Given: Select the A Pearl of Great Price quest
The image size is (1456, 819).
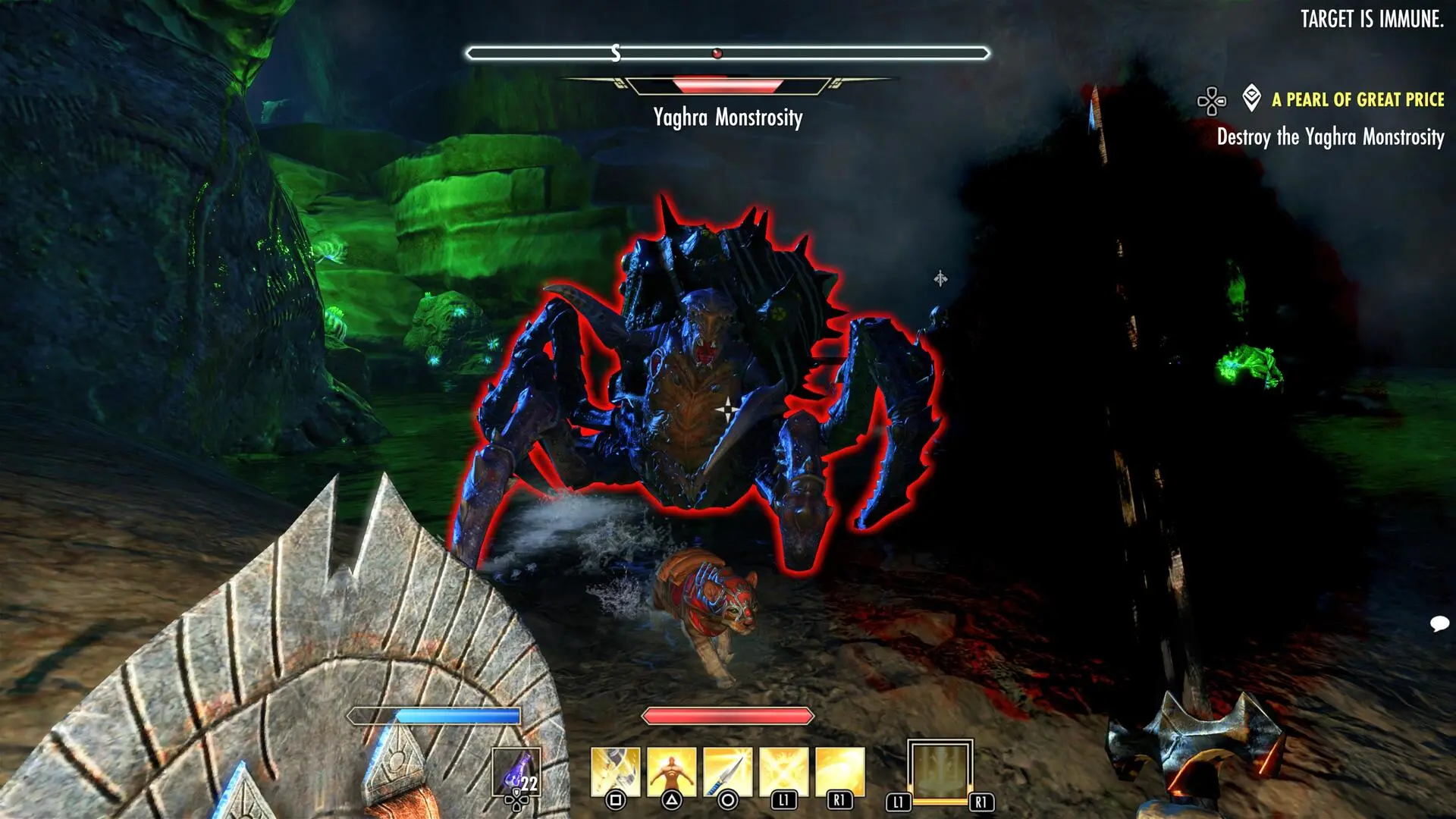Looking at the screenshot, I should pyautogui.click(x=1357, y=99).
